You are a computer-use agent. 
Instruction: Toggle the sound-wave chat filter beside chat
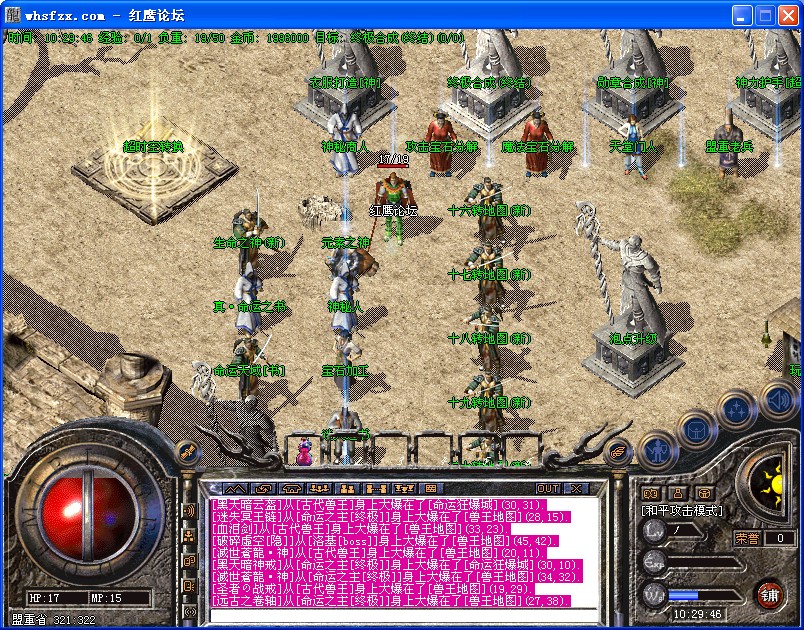190,511
